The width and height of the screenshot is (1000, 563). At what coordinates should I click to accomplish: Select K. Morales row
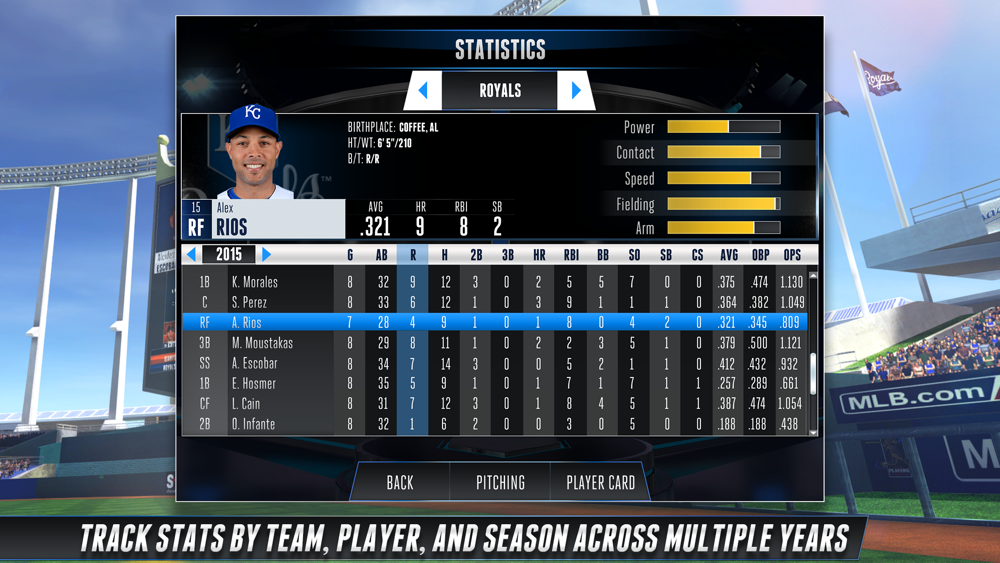point(255,282)
